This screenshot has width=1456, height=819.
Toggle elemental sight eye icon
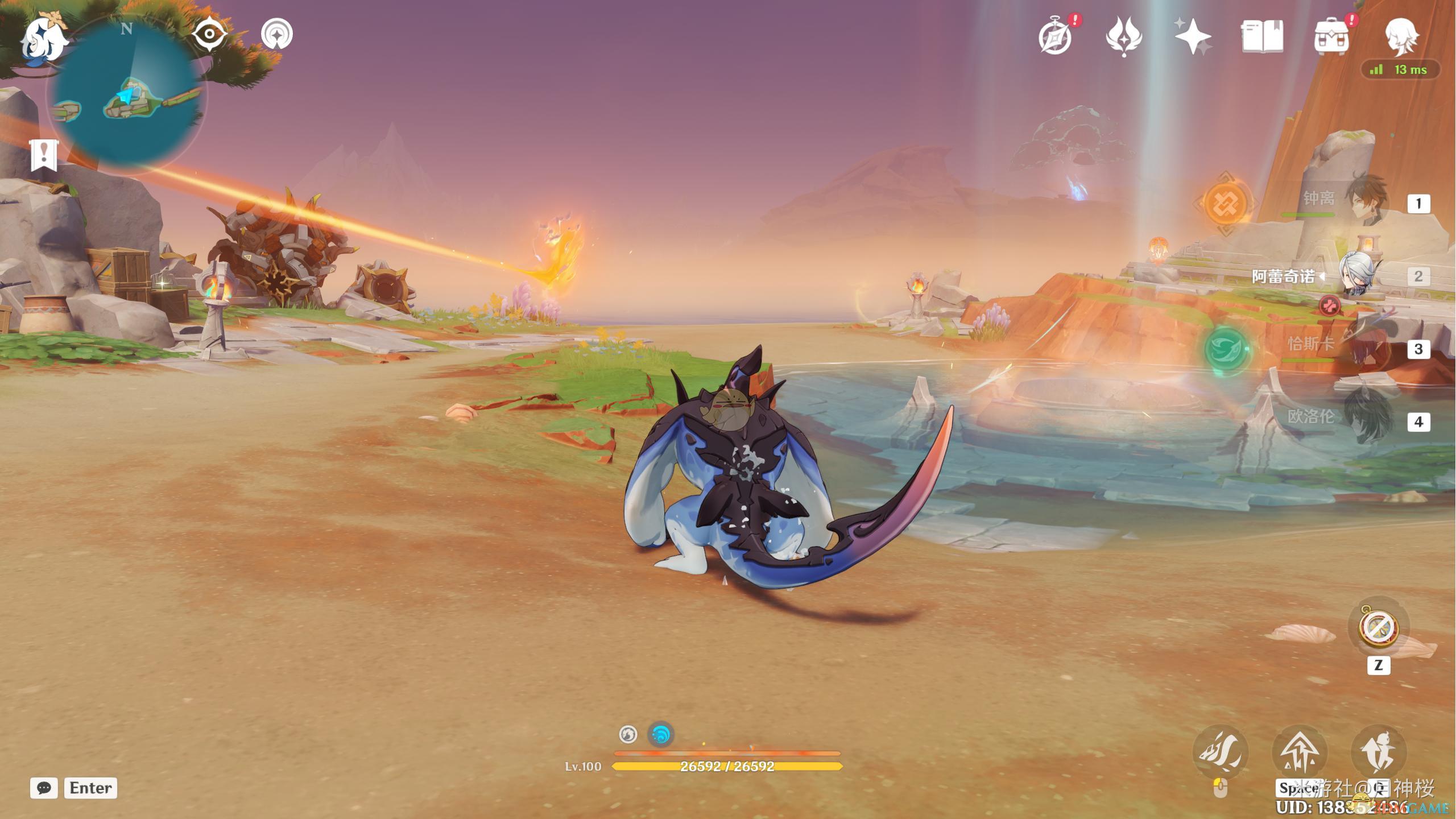click(x=209, y=34)
